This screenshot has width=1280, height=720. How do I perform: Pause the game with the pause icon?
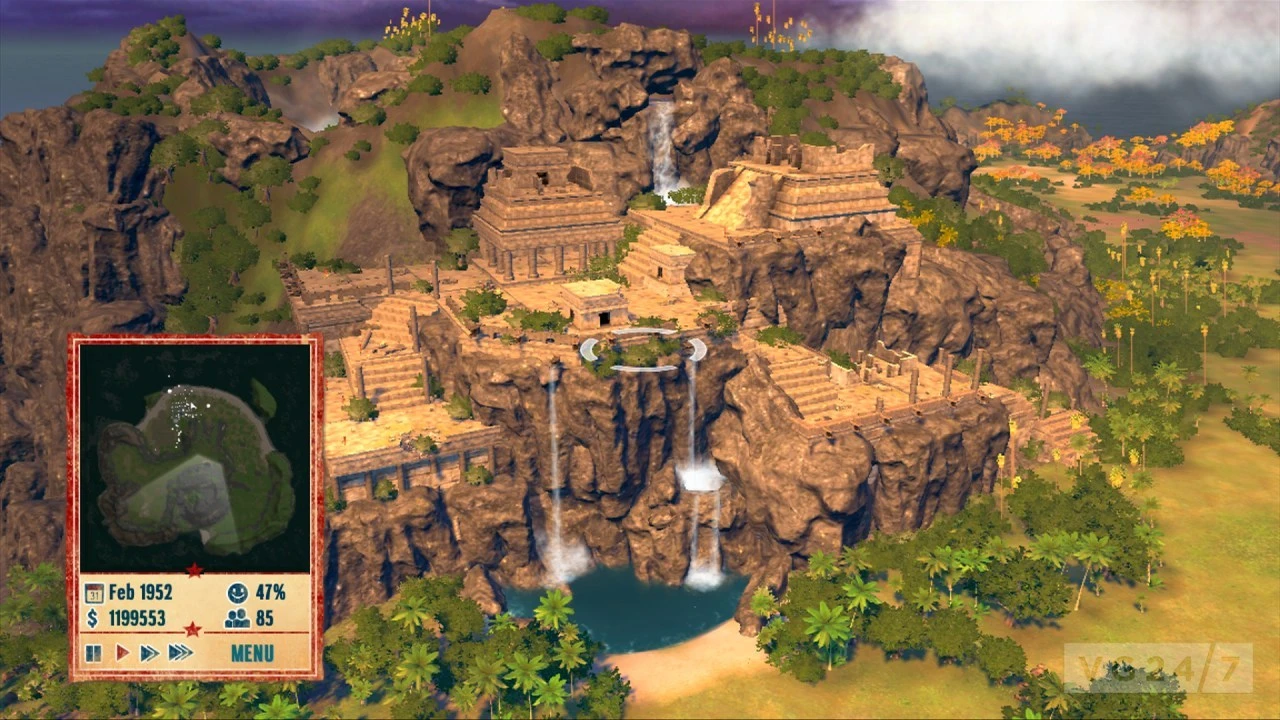click(x=93, y=652)
